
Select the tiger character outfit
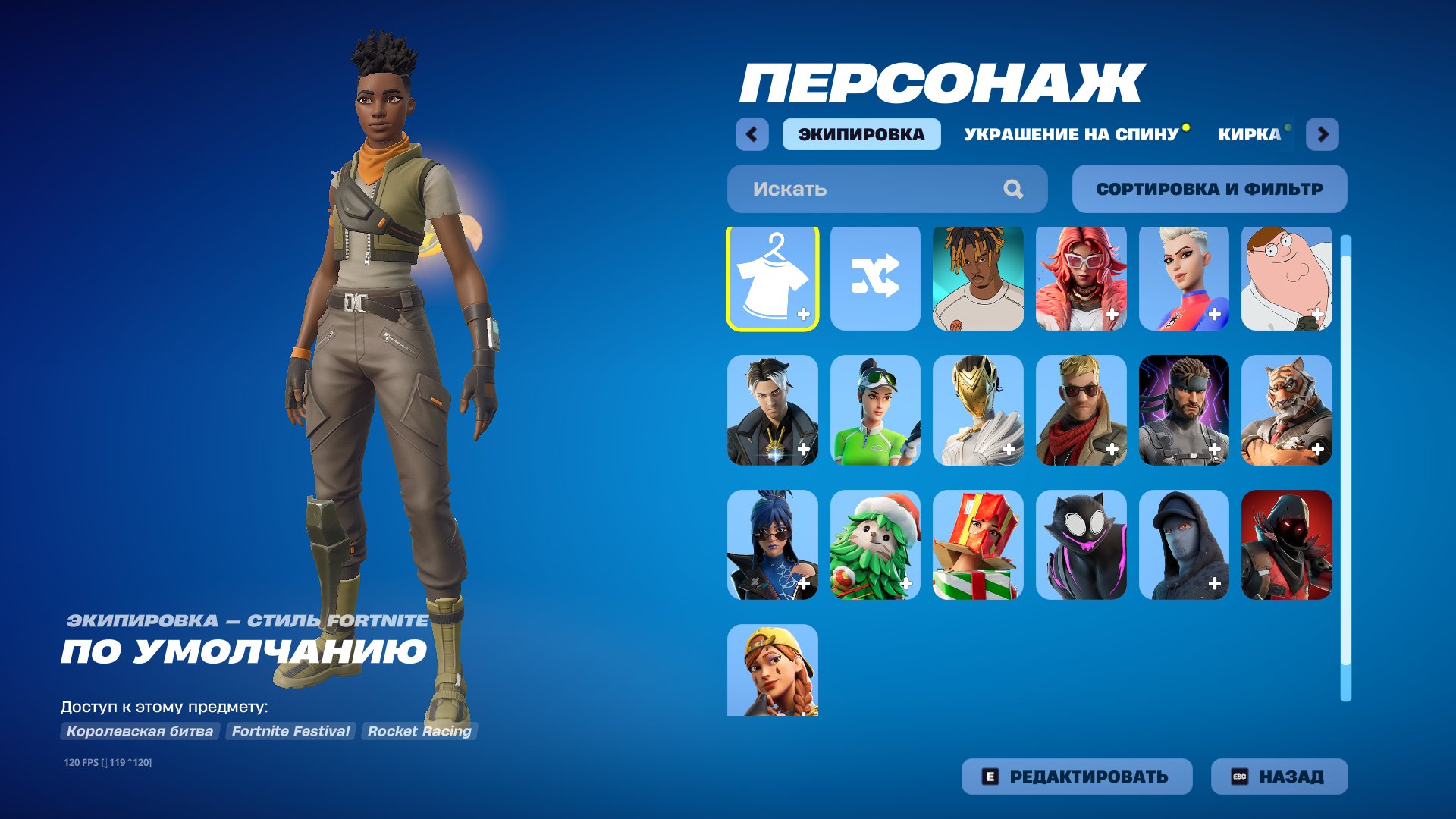pos(1288,409)
